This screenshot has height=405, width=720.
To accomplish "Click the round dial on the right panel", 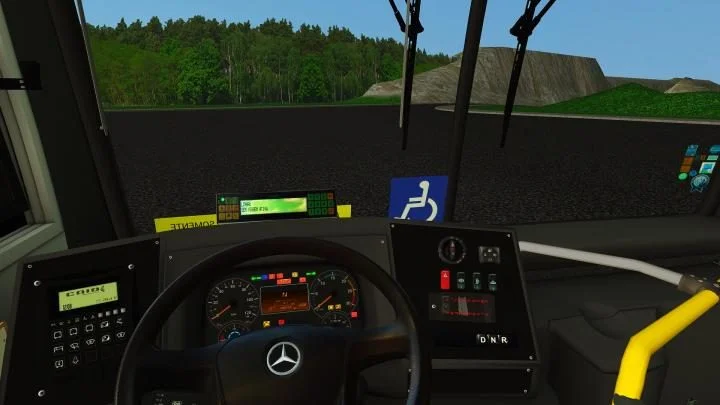I will (x=452, y=249).
